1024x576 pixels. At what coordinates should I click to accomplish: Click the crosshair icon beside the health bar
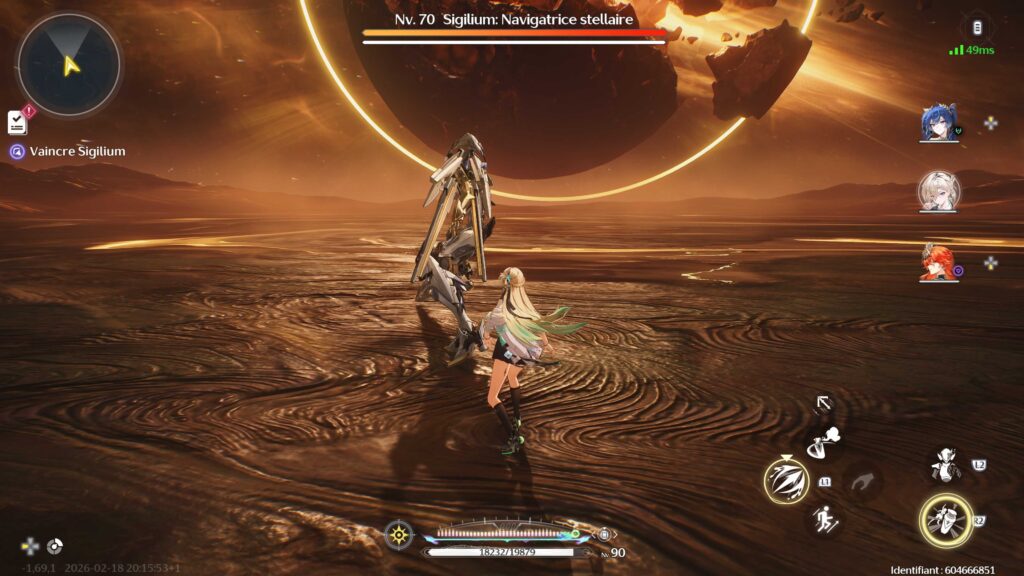click(399, 534)
